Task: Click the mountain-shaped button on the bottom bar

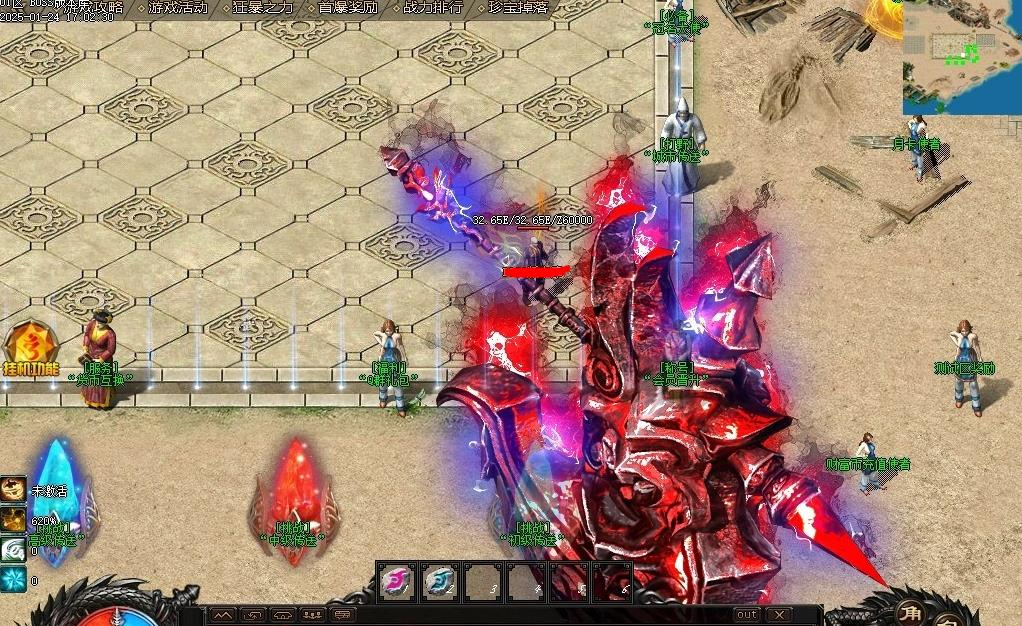Action: tap(223, 614)
